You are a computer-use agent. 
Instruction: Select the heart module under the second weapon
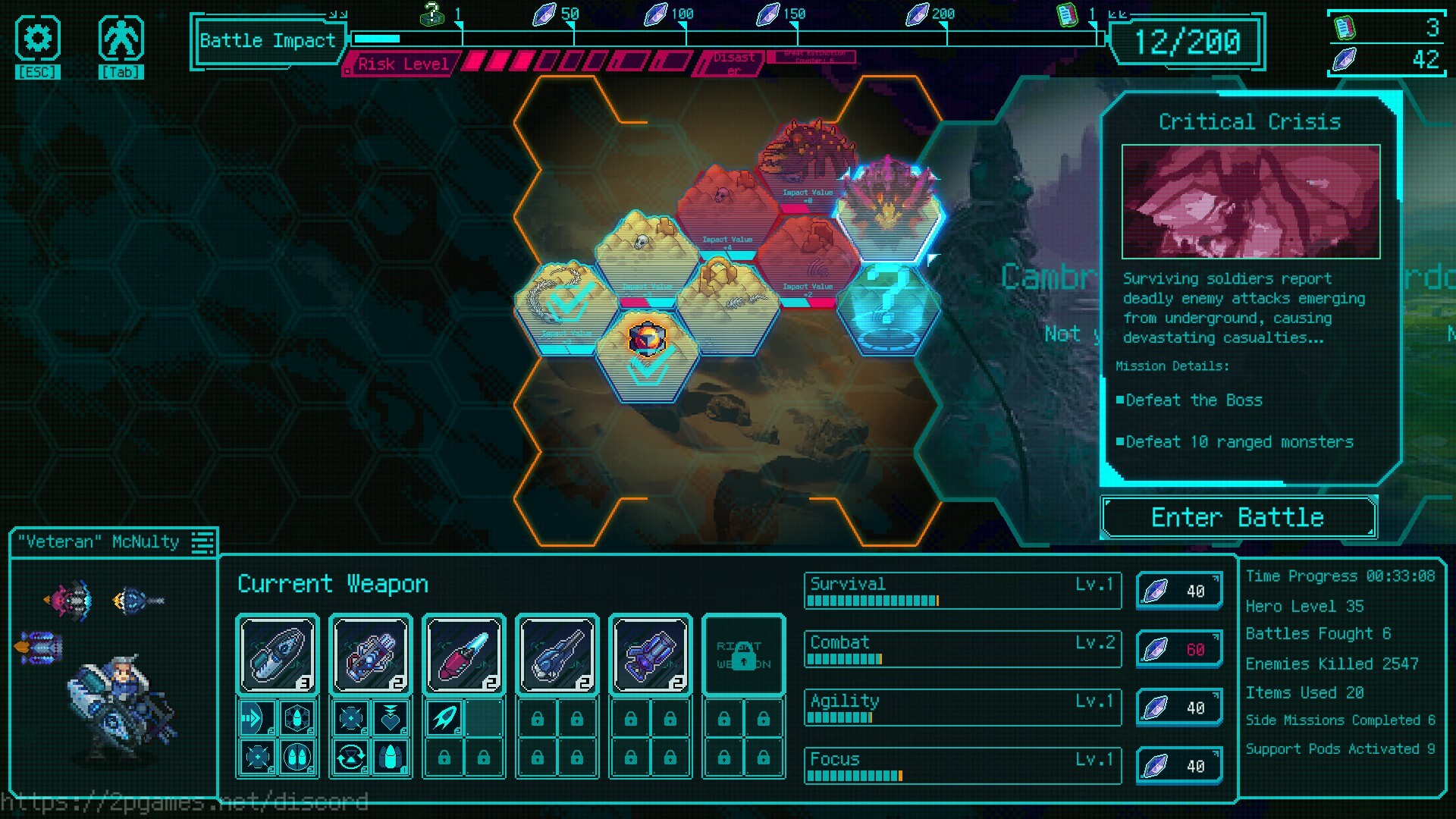[391, 717]
